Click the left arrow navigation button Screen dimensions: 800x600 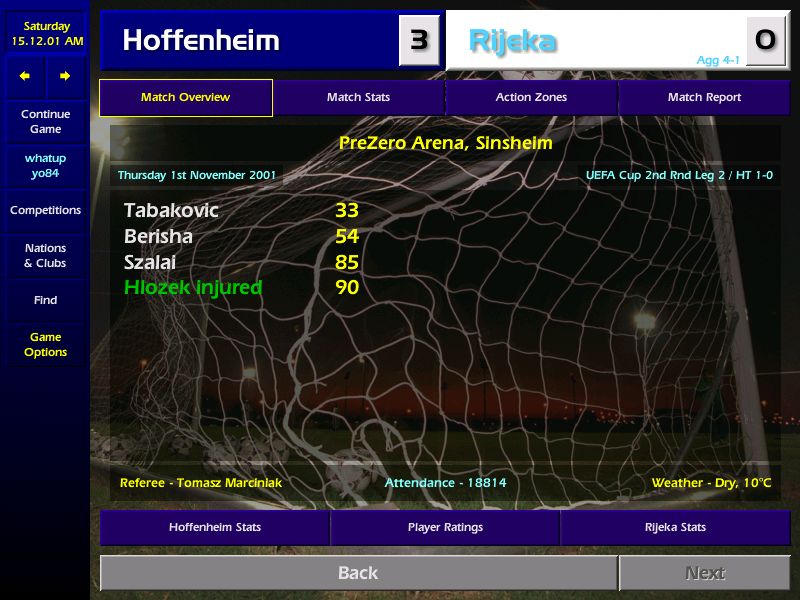pyautogui.click(x=25, y=76)
